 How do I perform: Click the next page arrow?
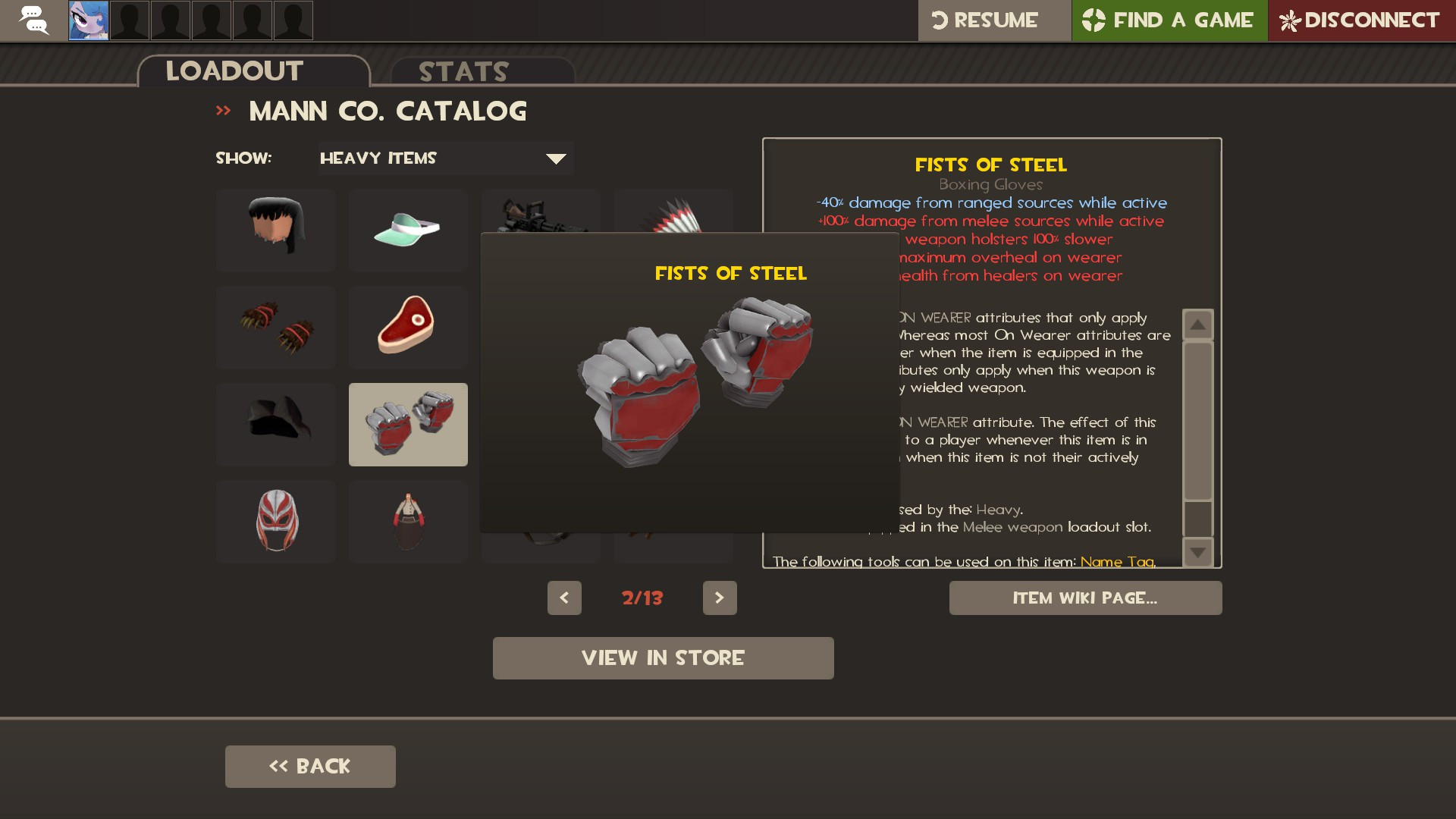pos(720,598)
